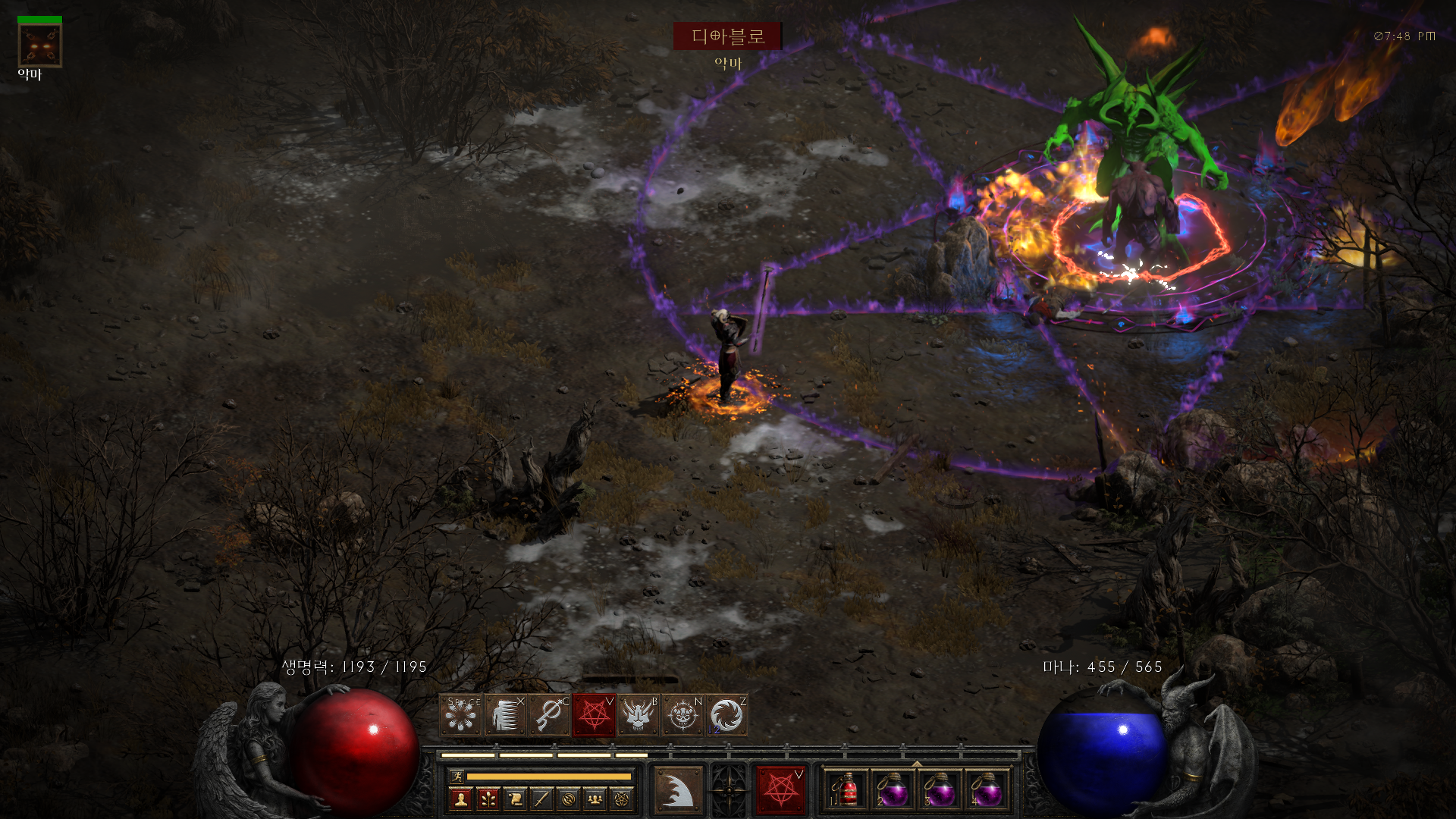1456x819 pixels.
Task: Activate the B-bound horned demon skull skill
Action: click(639, 715)
